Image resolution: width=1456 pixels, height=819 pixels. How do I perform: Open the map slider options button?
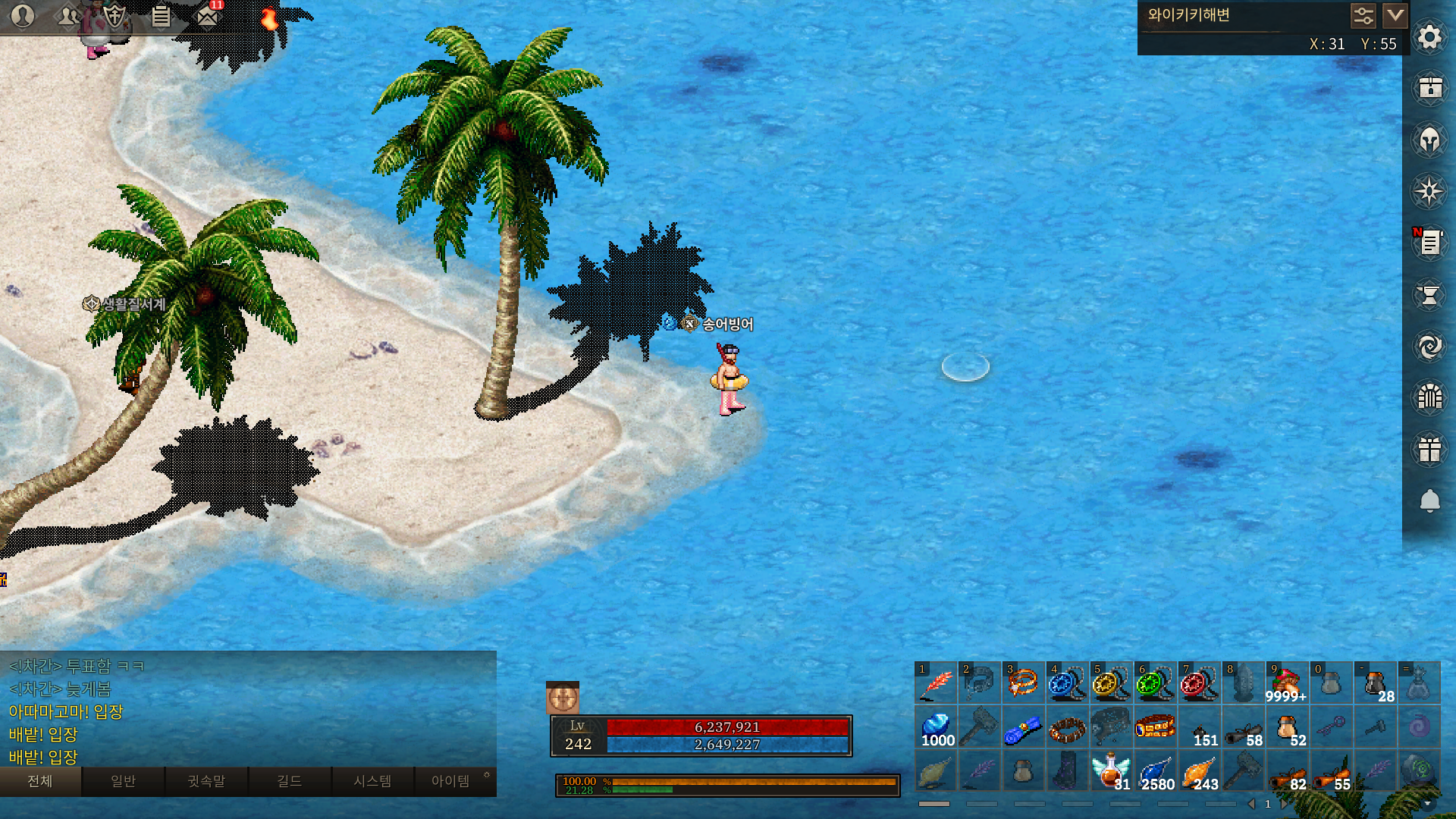pyautogui.click(x=1363, y=15)
